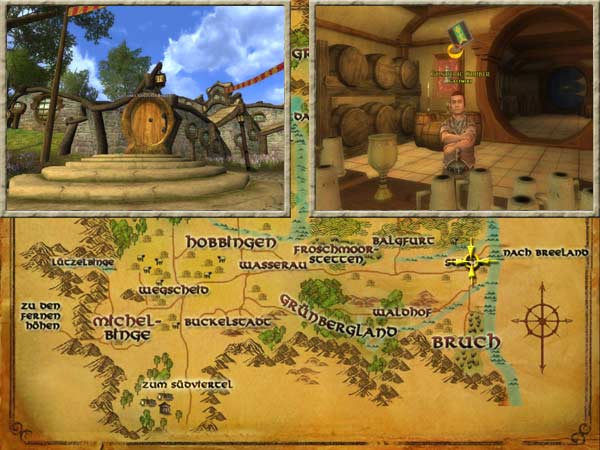600x450 pixels.
Task: Open the hobbit hole exterior screenshot
Action: pos(146,106)
